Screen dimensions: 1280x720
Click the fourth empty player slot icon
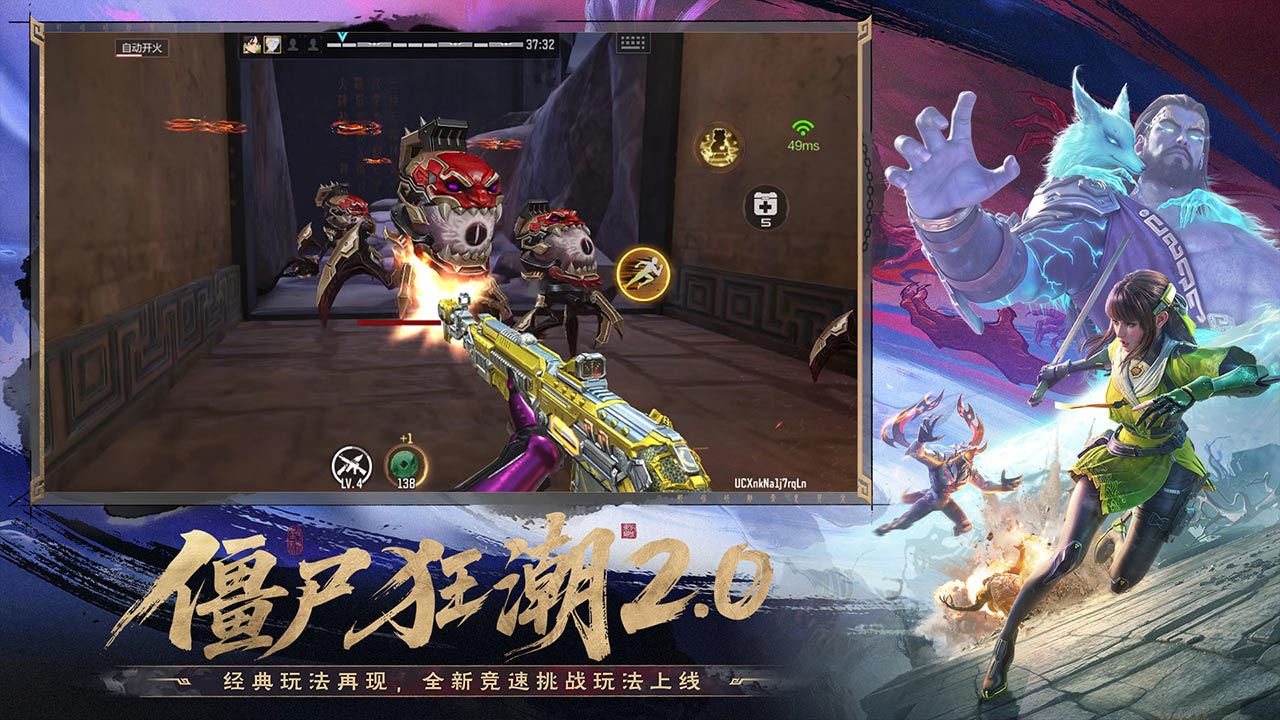[x=313, y=44]
